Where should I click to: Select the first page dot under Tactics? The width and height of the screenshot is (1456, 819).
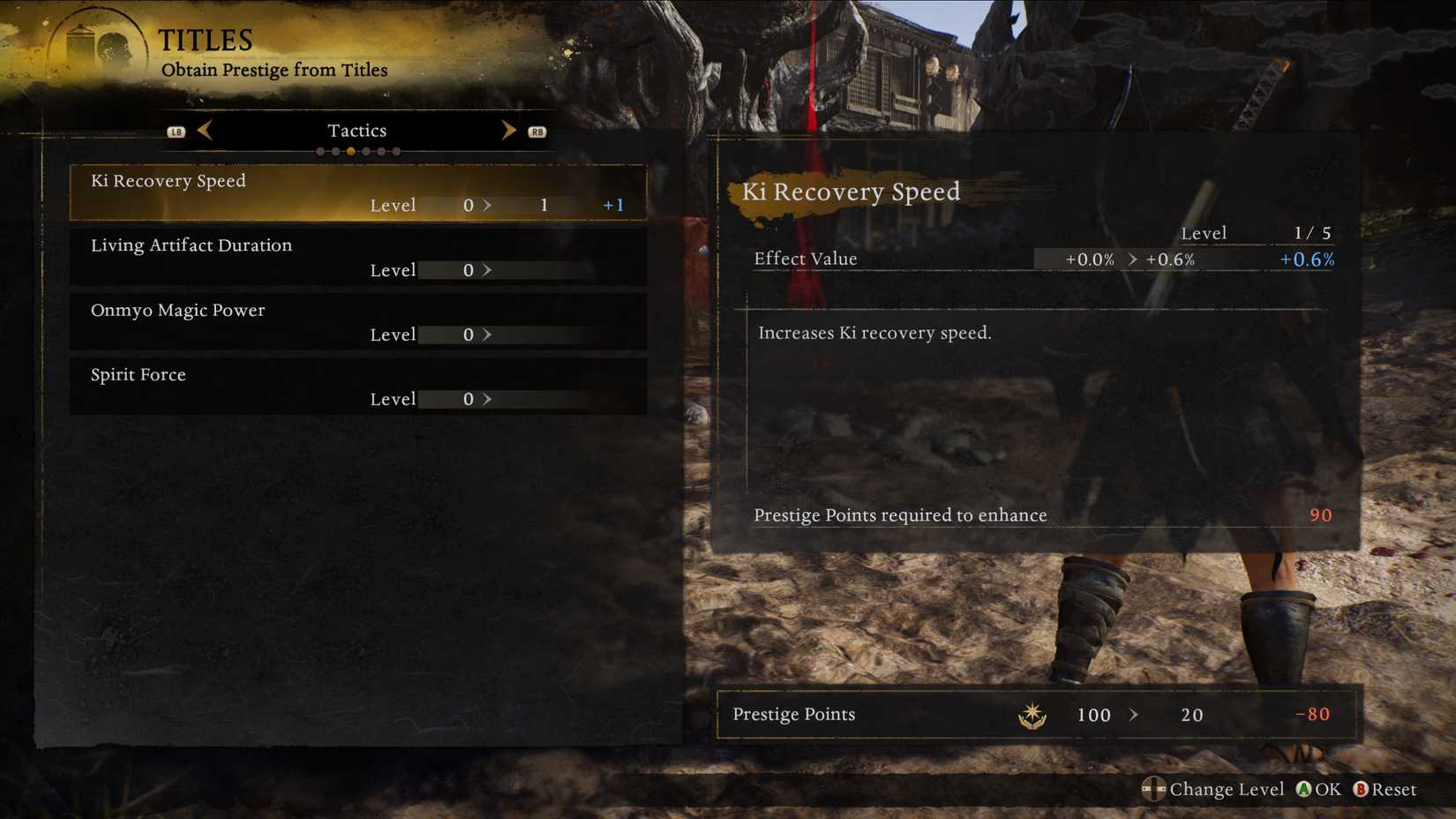(320, 151)
